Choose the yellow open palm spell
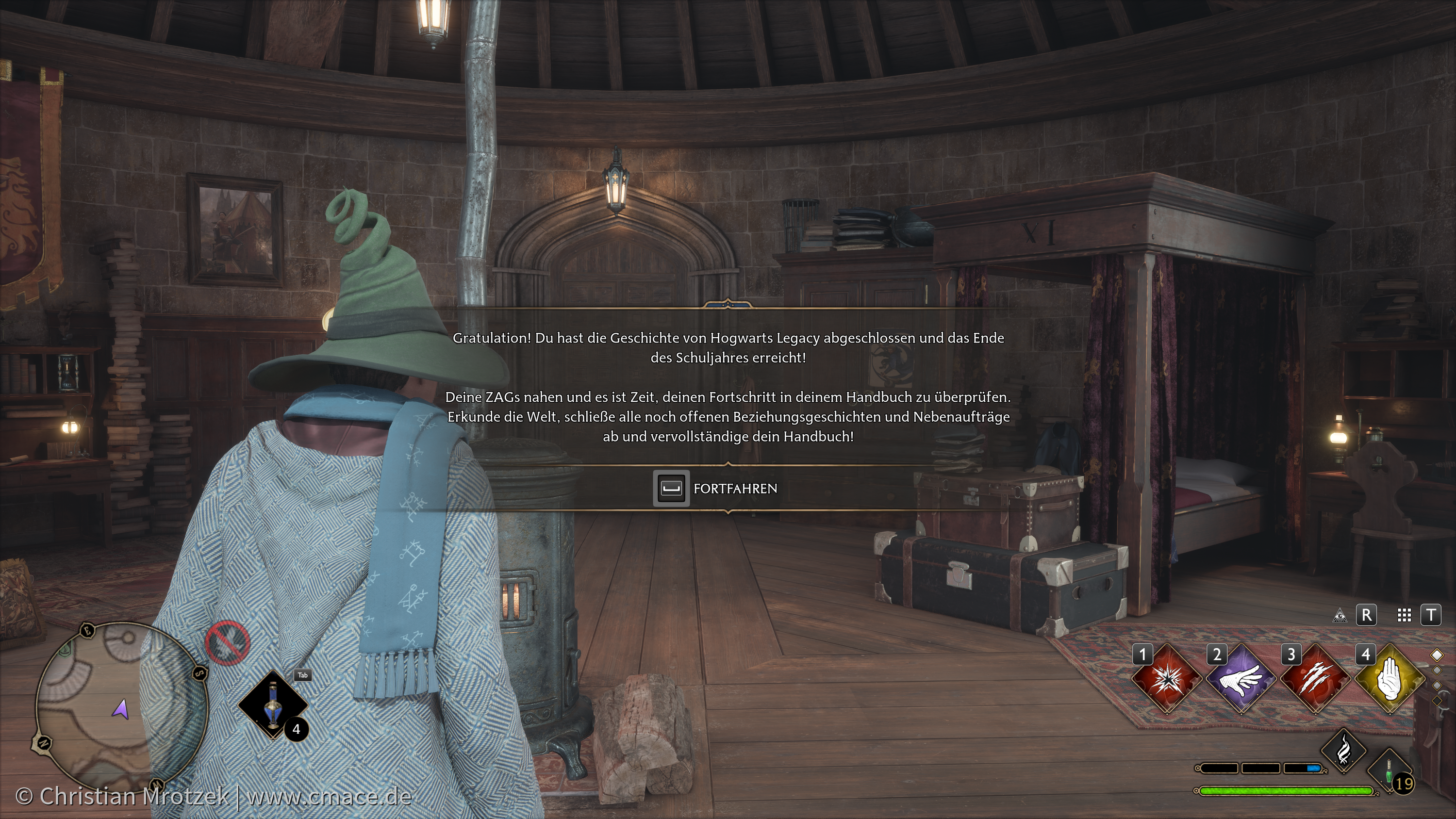The height and width of the screenshot is (819, 1456). pos(1390,679)
